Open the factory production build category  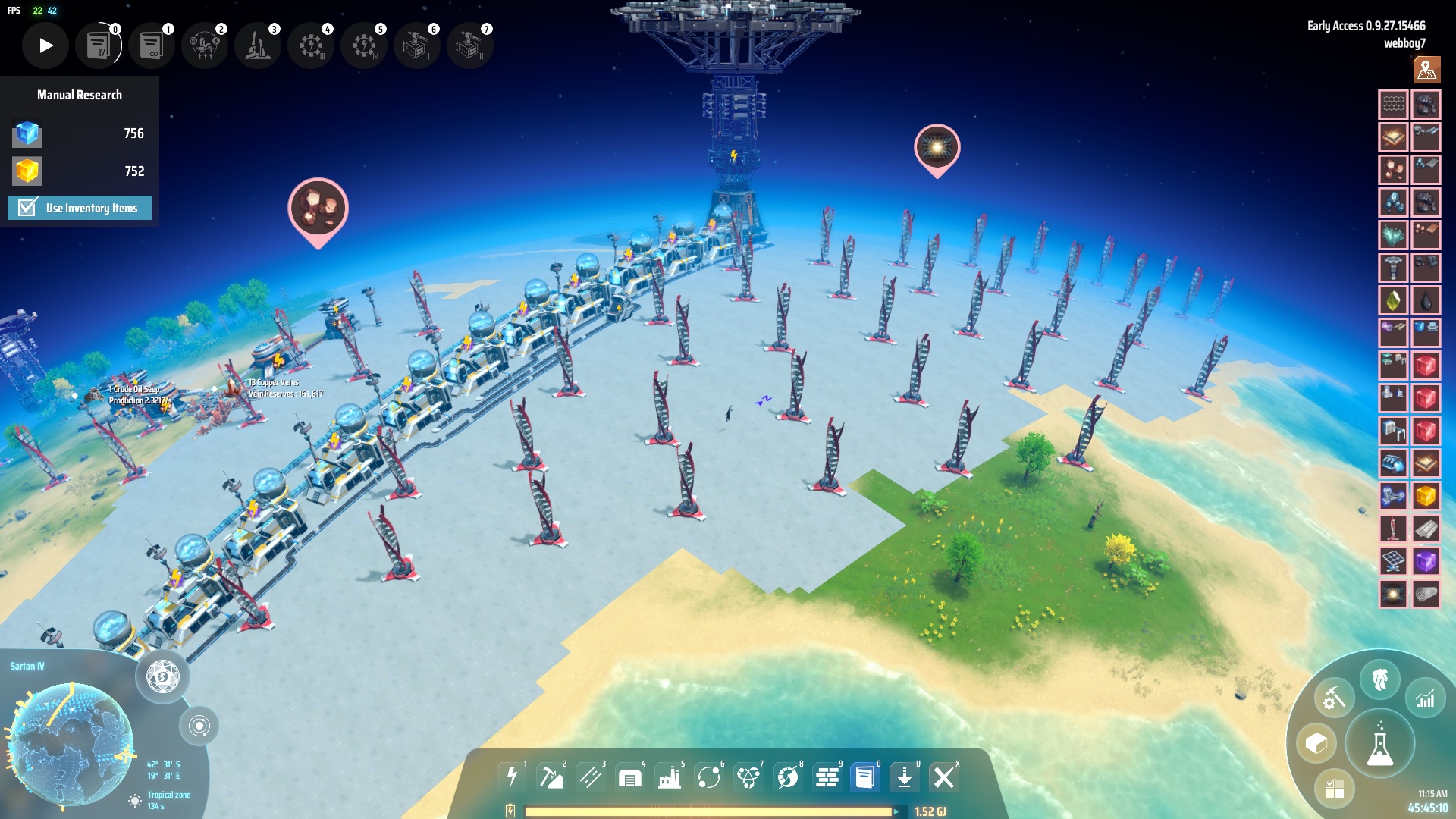pos(670,777)
